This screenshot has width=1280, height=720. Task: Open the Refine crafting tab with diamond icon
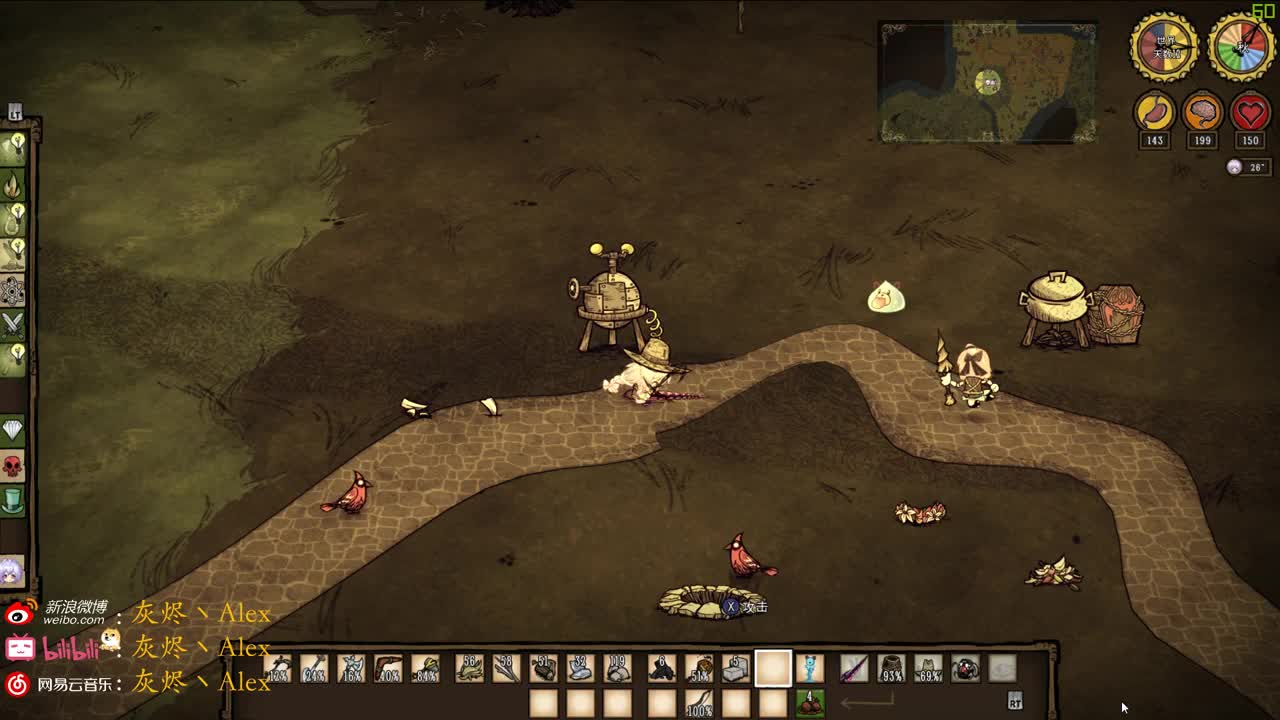pyautogui.click(x=13, y=431)
